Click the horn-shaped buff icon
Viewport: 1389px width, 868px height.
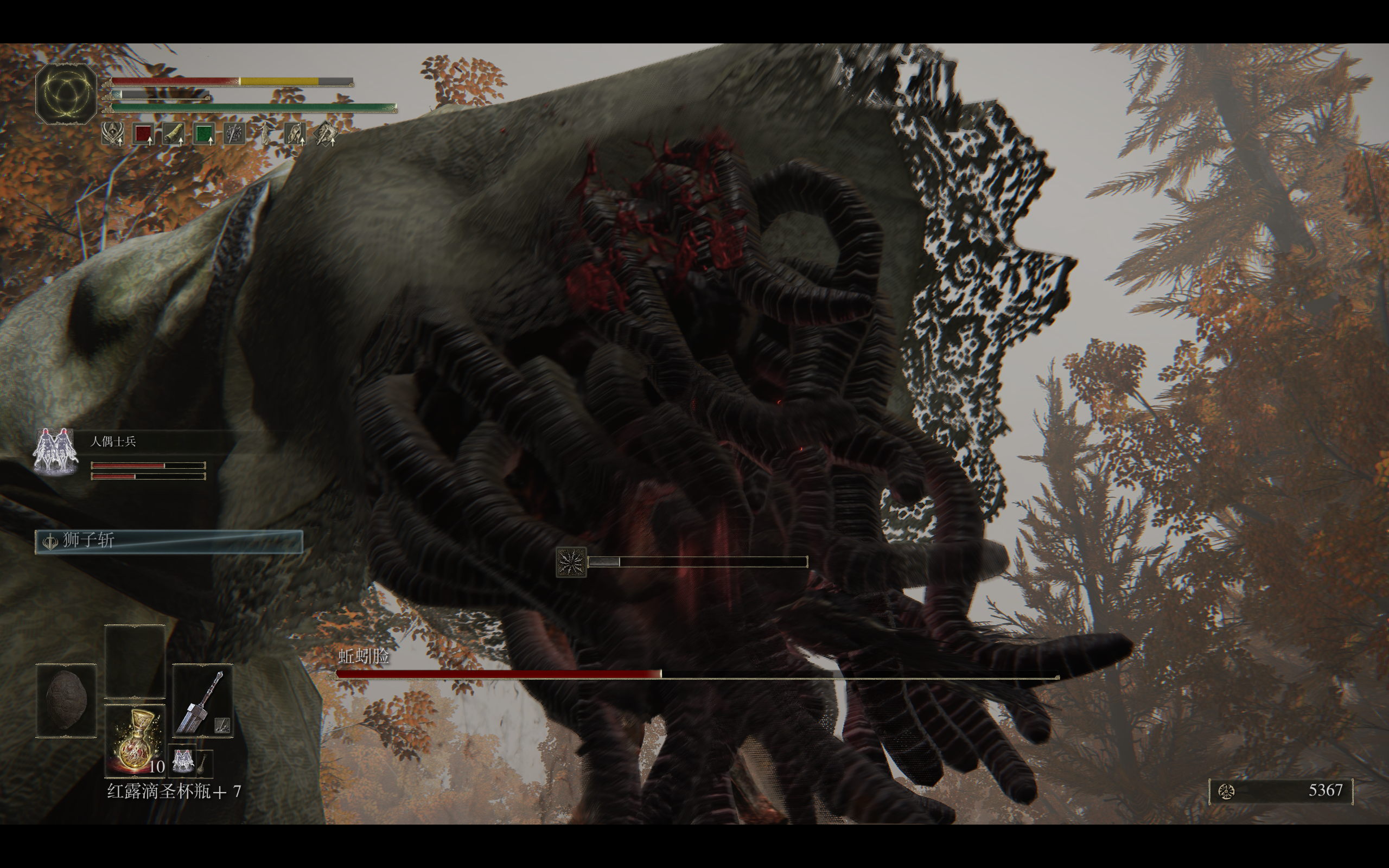click(173, 135)
